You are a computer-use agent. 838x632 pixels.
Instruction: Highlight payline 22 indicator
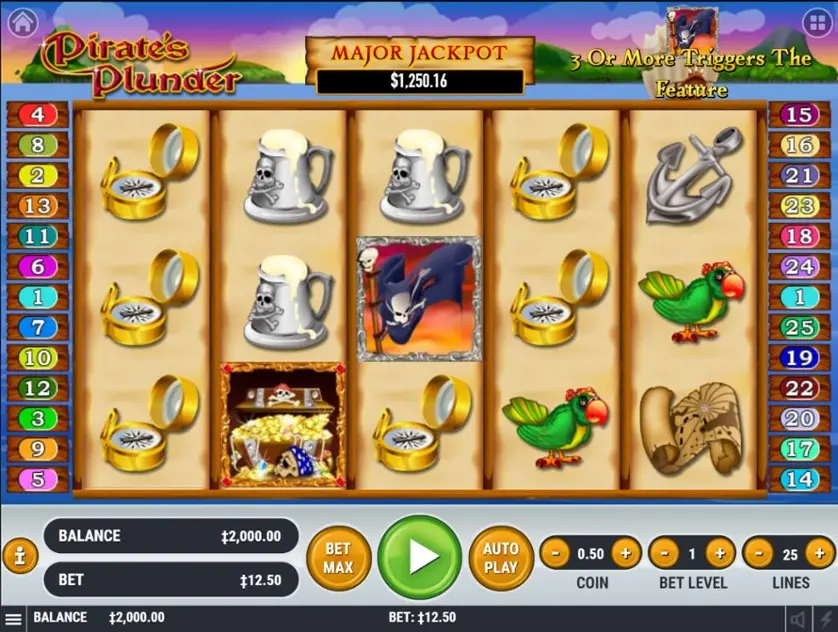(x=799, y=388)
